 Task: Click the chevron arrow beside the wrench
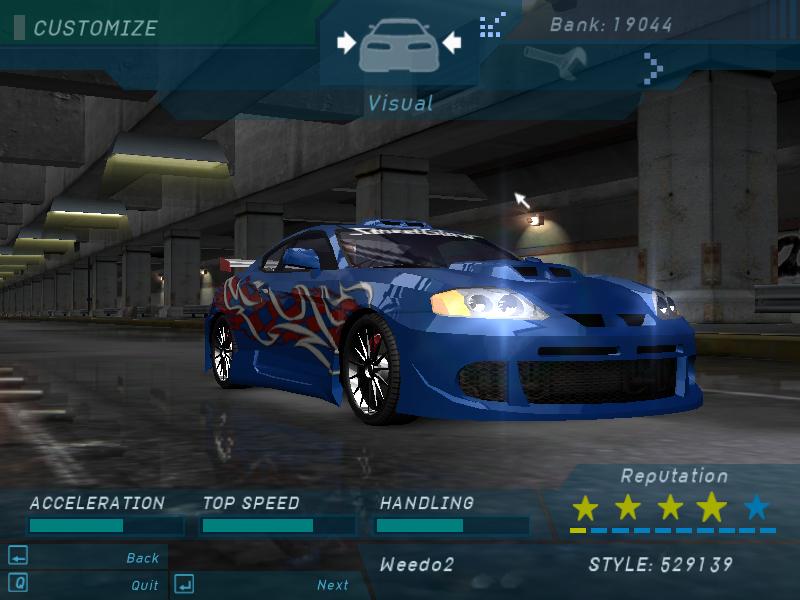653,68
